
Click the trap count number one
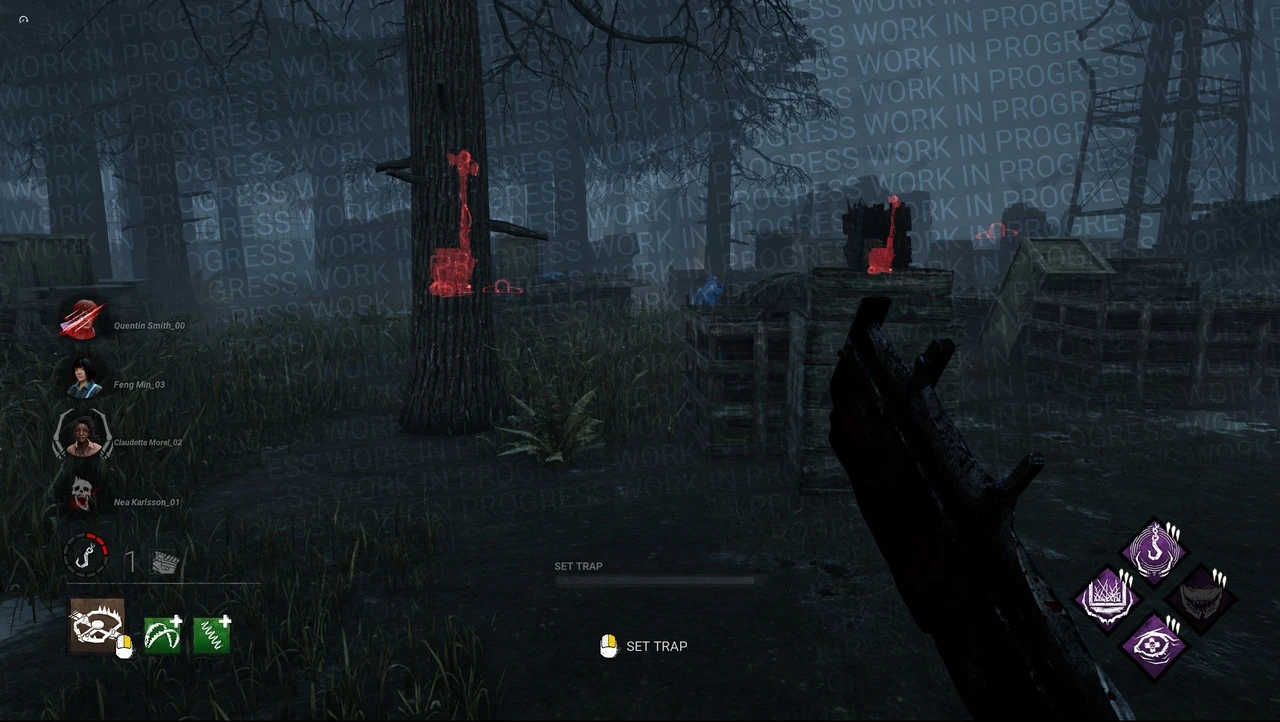point(130,561)
